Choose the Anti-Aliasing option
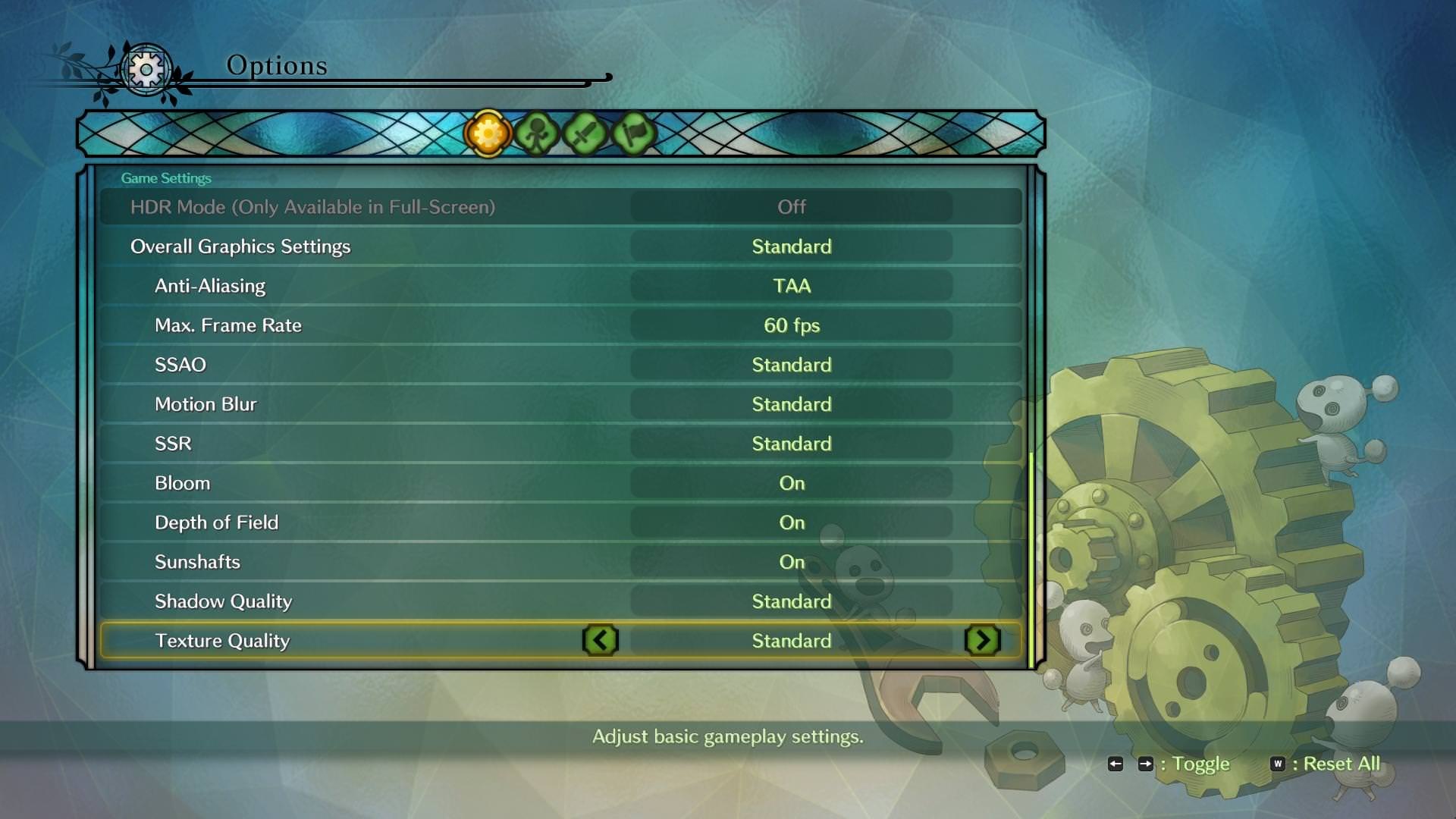 [561, 286]
